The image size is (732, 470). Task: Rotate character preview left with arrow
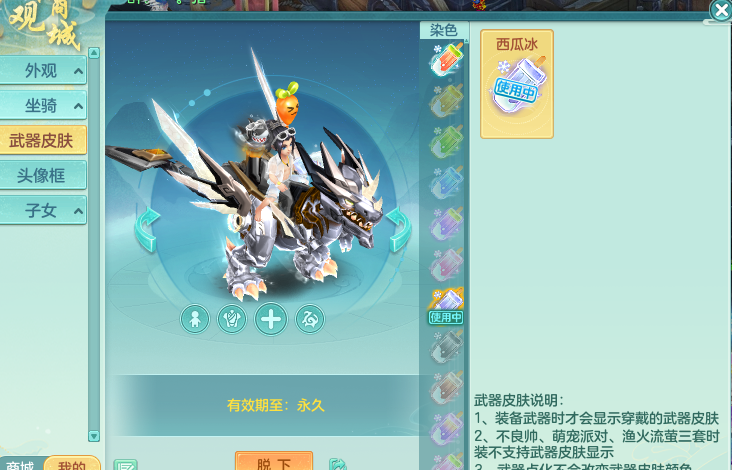click(x=147, y=229)
